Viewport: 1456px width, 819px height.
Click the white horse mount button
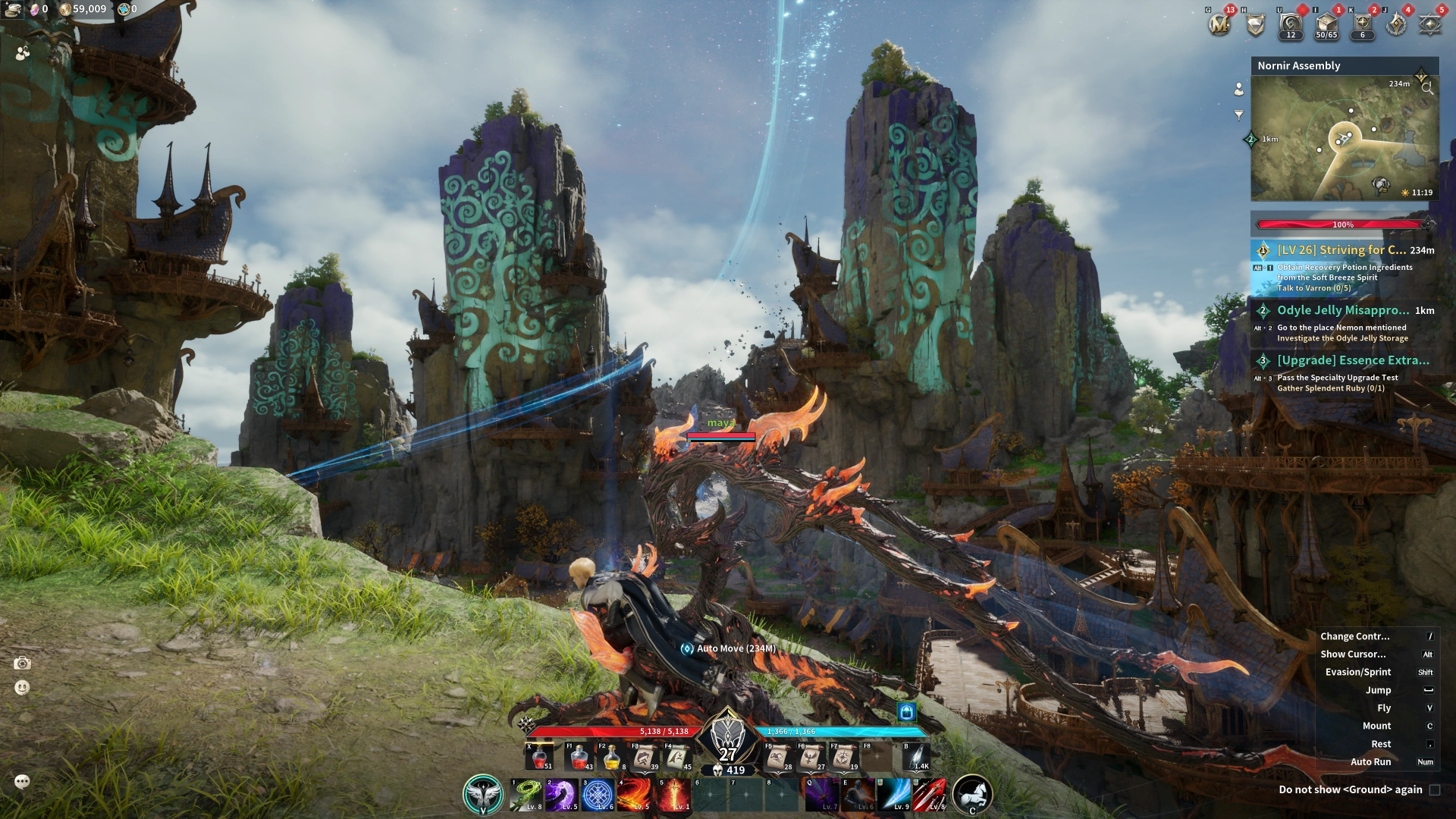tap(972, 795)
